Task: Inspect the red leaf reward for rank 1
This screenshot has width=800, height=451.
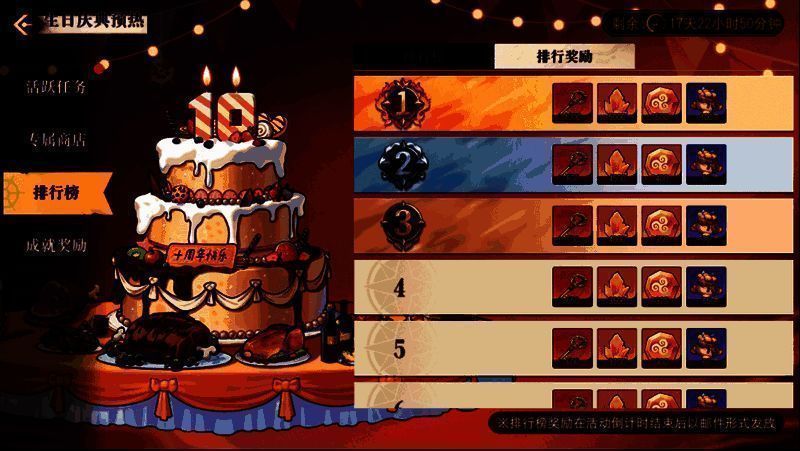Action: pos(617,103)
